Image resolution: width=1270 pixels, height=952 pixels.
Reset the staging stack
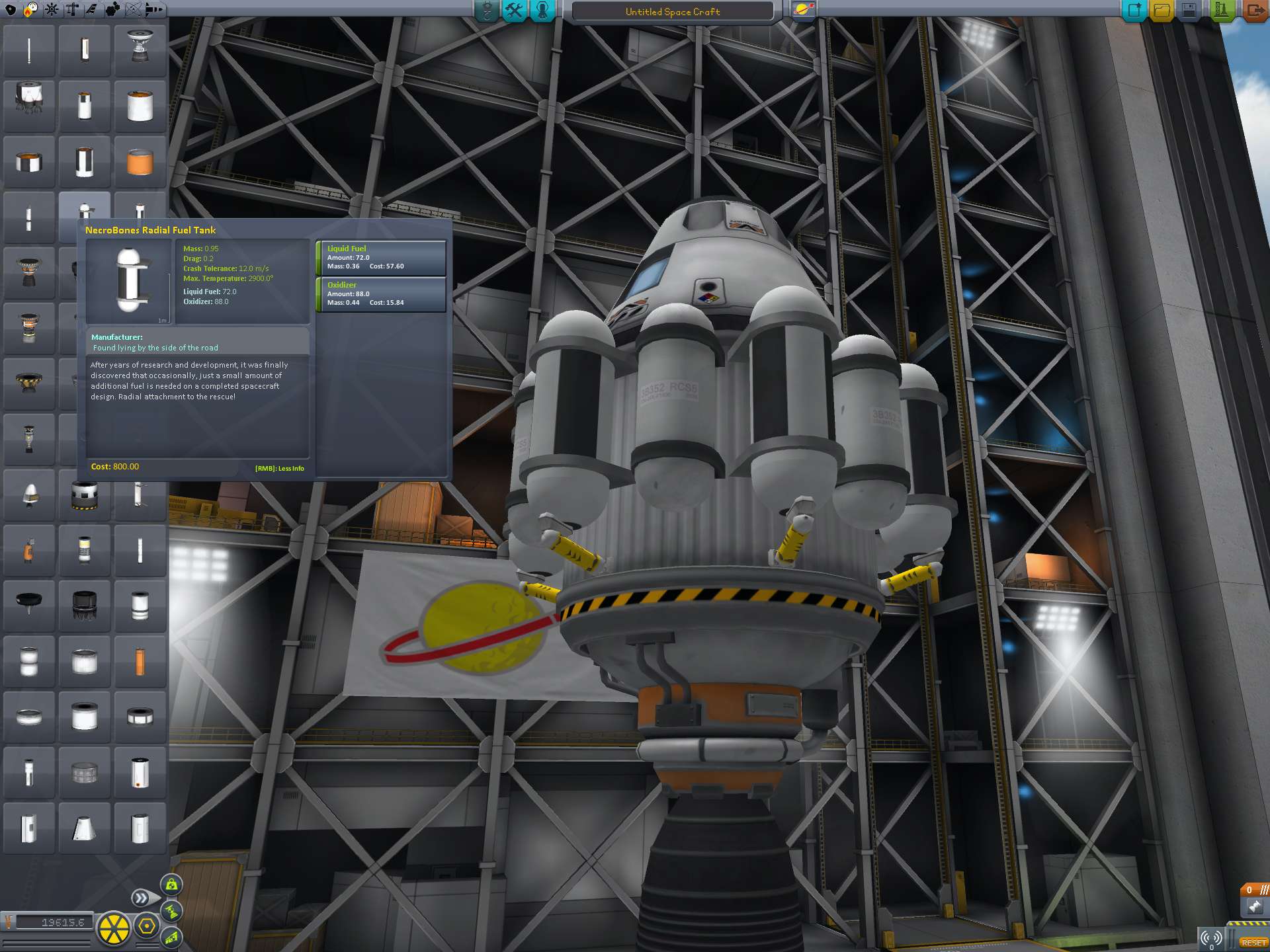coord(1253,942)
